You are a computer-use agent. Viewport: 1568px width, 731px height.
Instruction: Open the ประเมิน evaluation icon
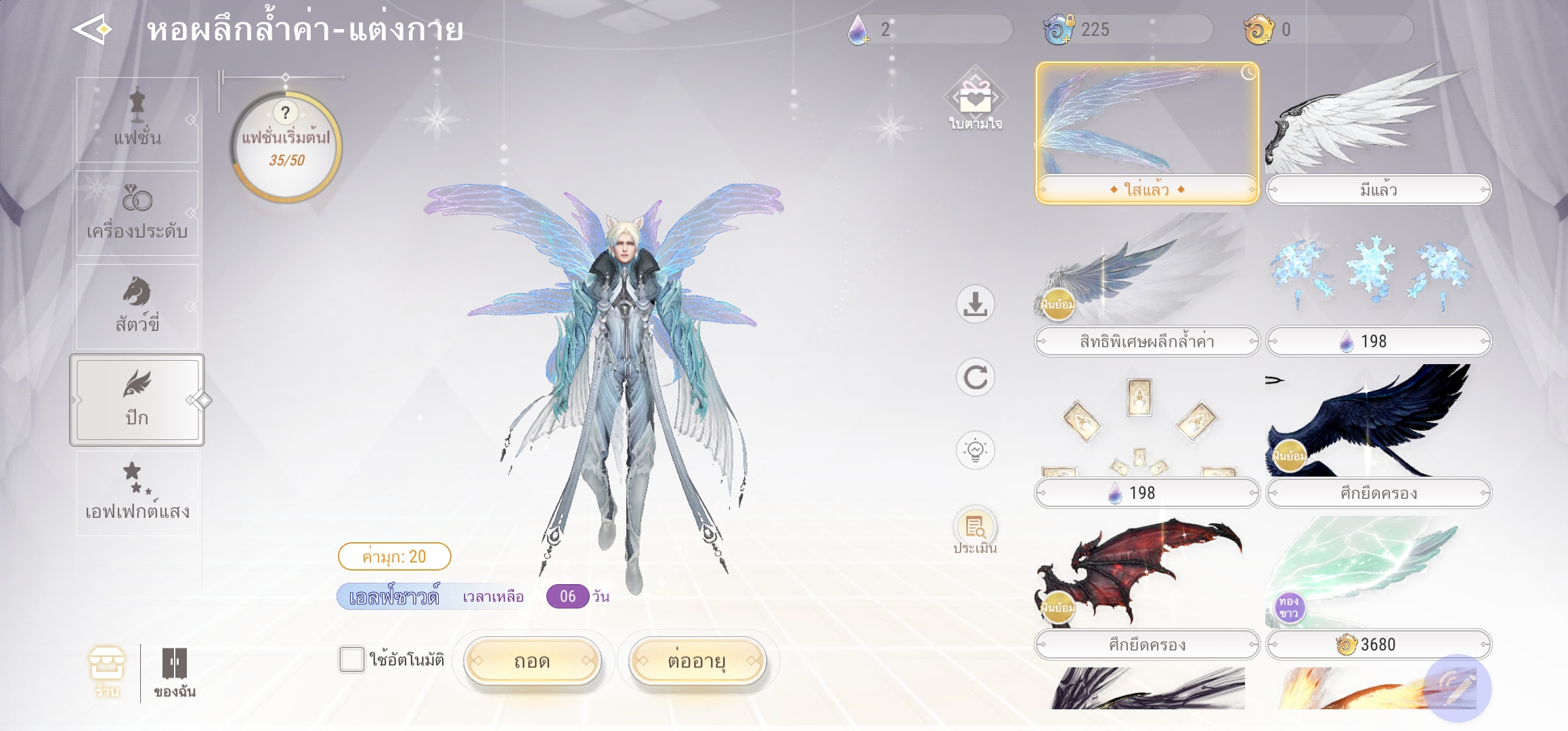(x=975, y=532)
